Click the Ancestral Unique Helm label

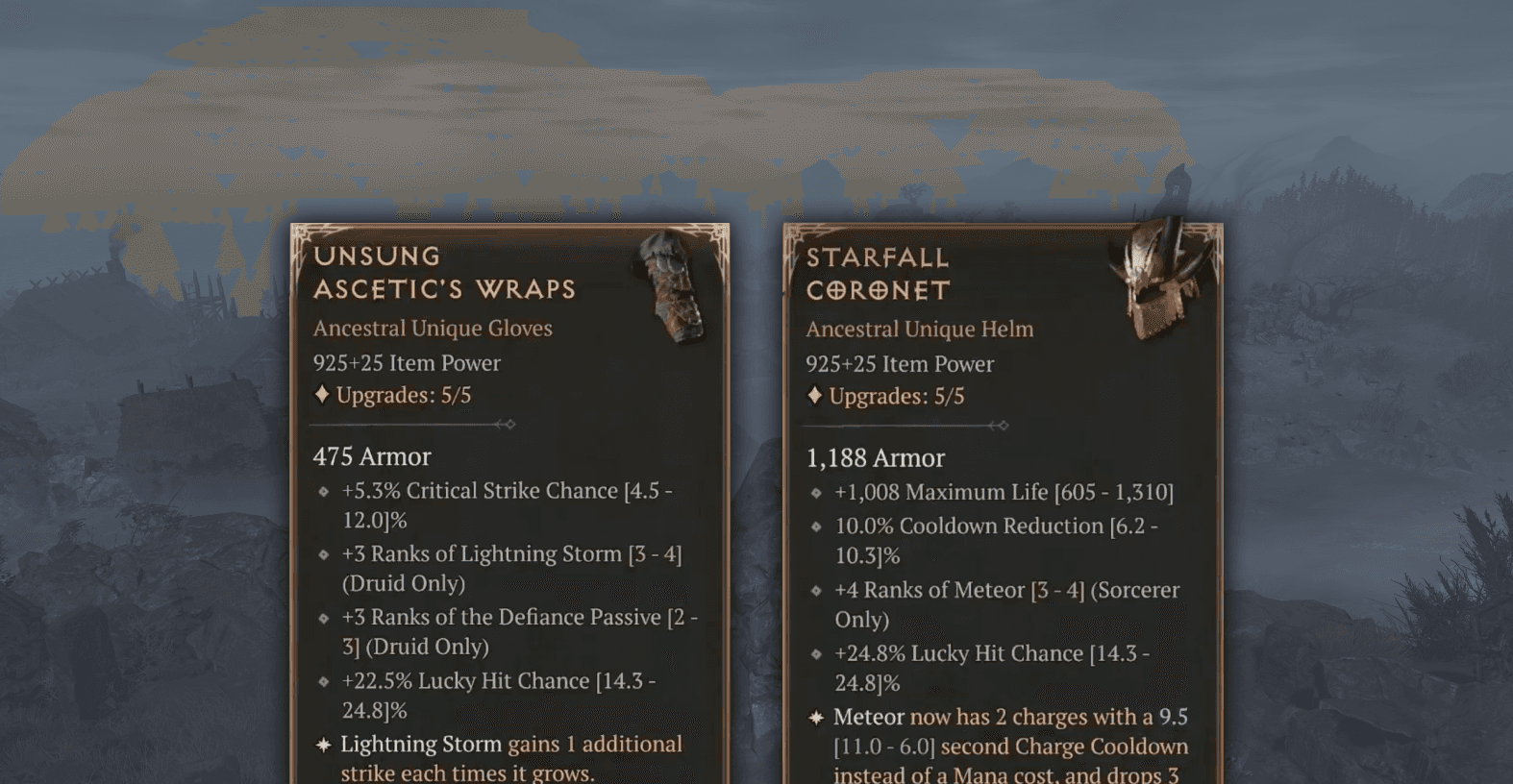[919, 329]
